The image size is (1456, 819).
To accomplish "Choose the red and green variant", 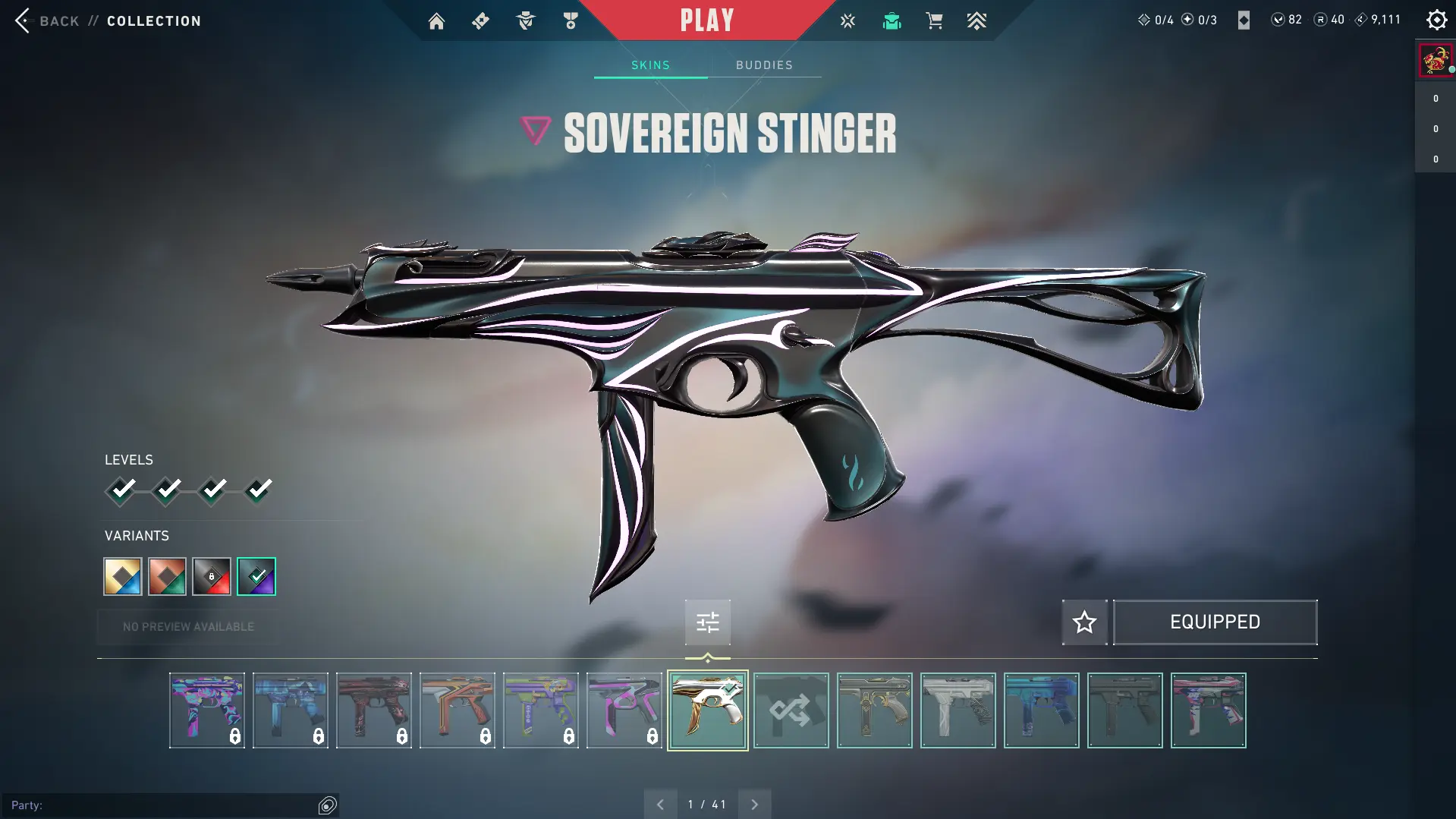I will [167, 577].
